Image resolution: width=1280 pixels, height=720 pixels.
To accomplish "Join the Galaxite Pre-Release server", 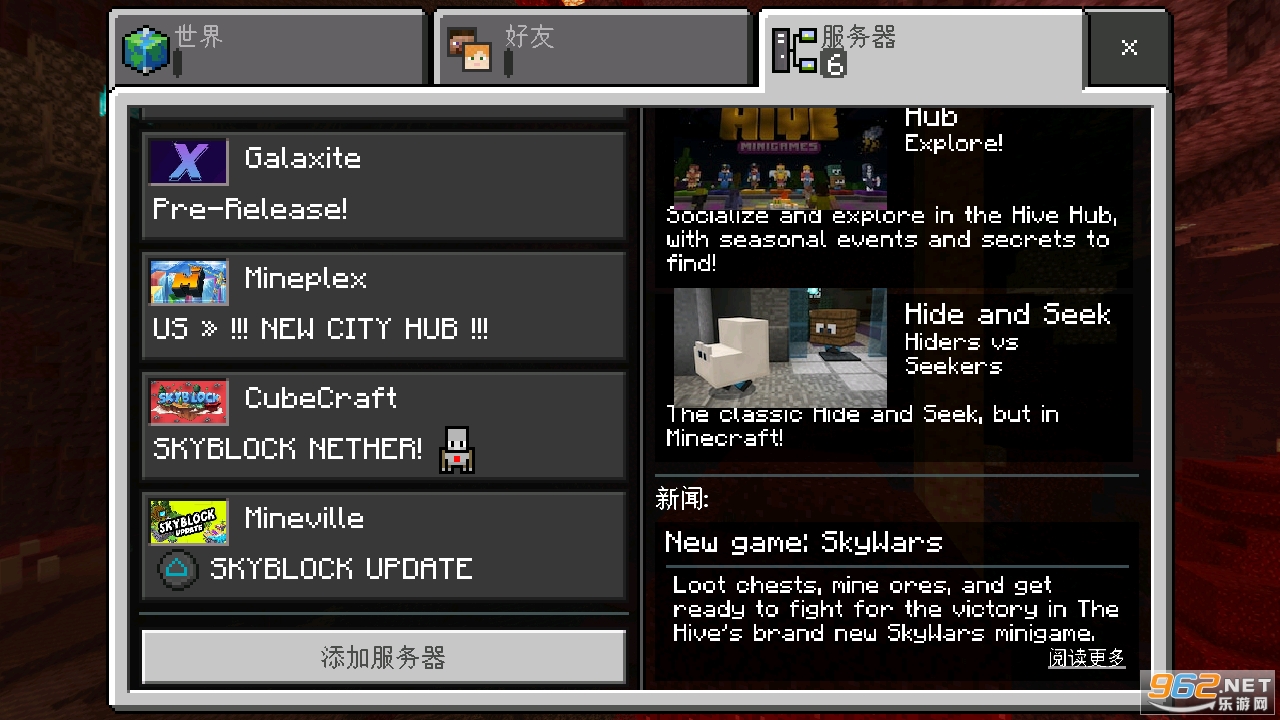I will click(x=383, y=185).
